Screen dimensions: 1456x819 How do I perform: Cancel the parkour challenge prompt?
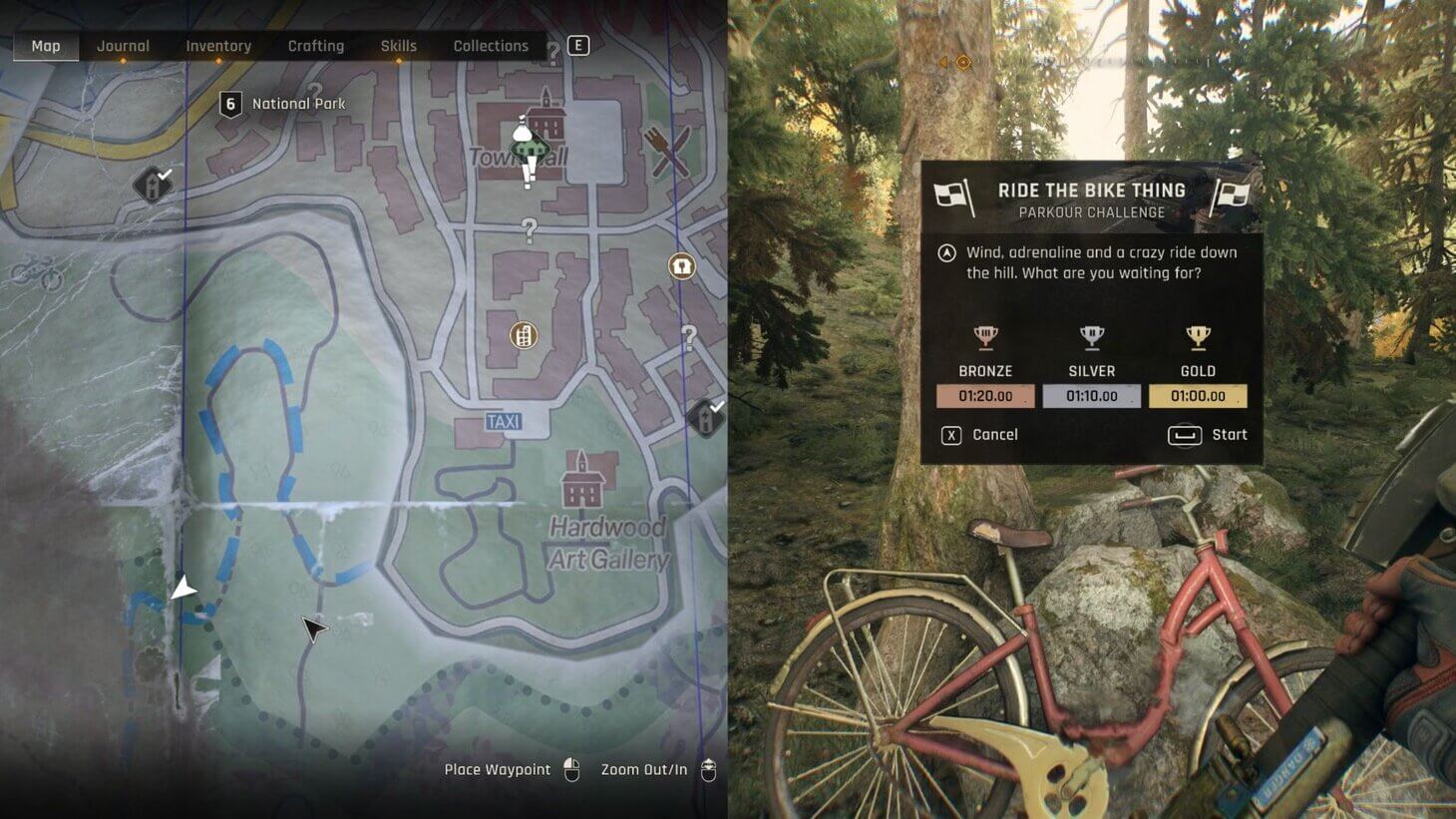point(980,435)
